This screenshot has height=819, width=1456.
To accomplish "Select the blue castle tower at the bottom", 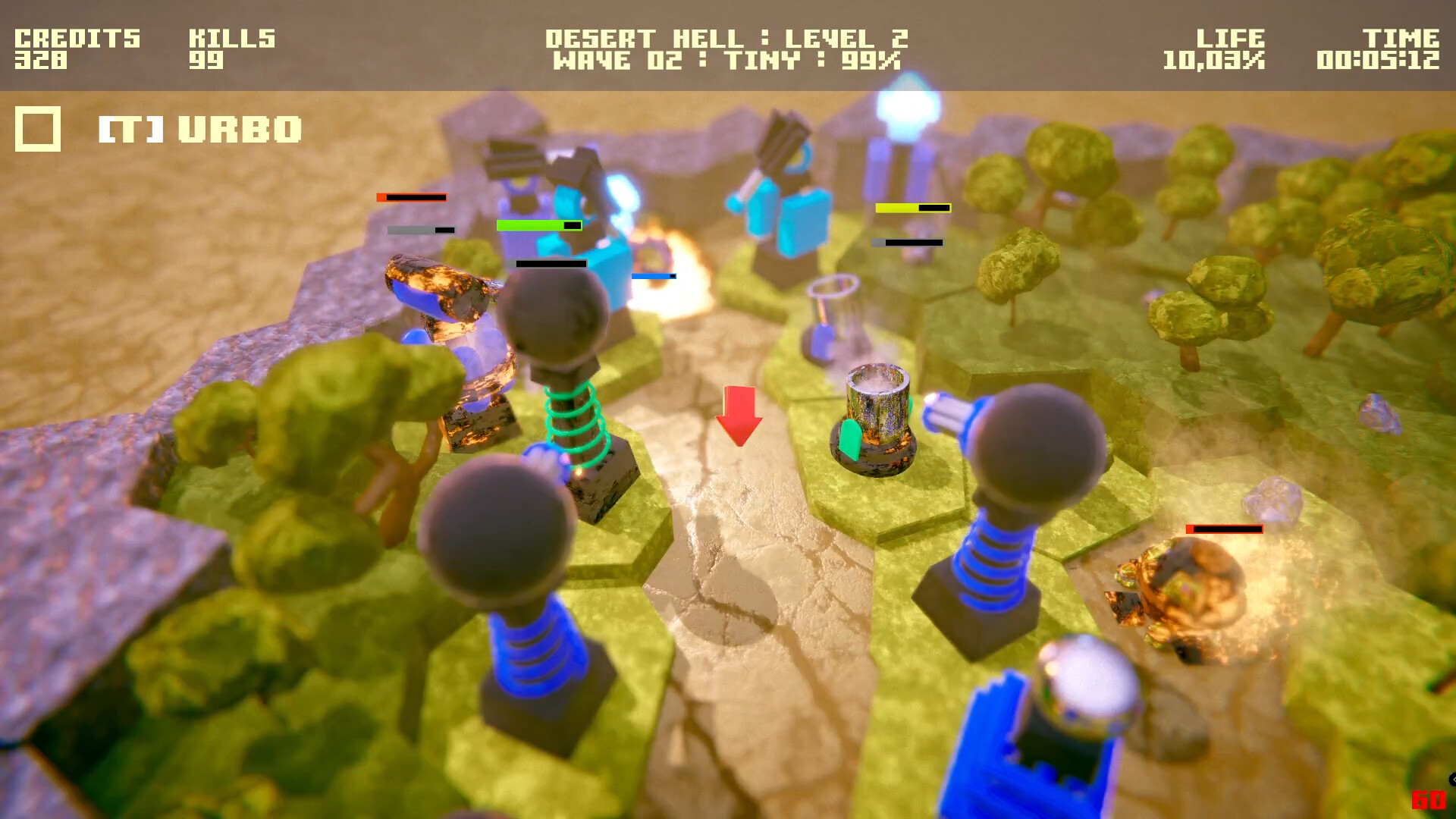I will click(x=1024, y=751).
